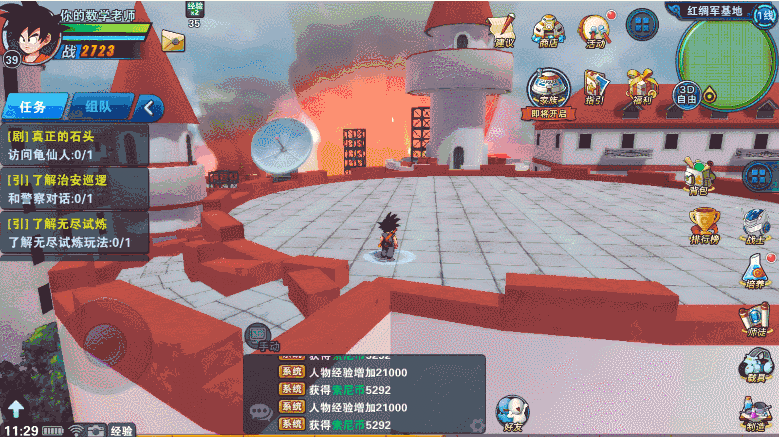779x437 pixels.
Task: Open the 商店 shop
Action: tap(547, 31)
